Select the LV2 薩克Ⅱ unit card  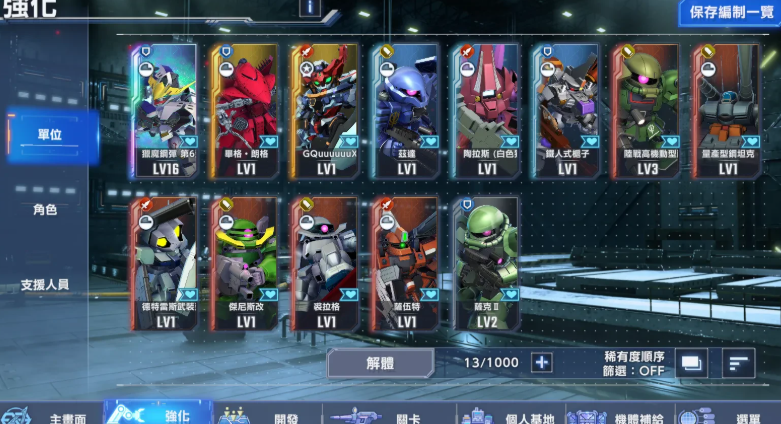(487, 264)
